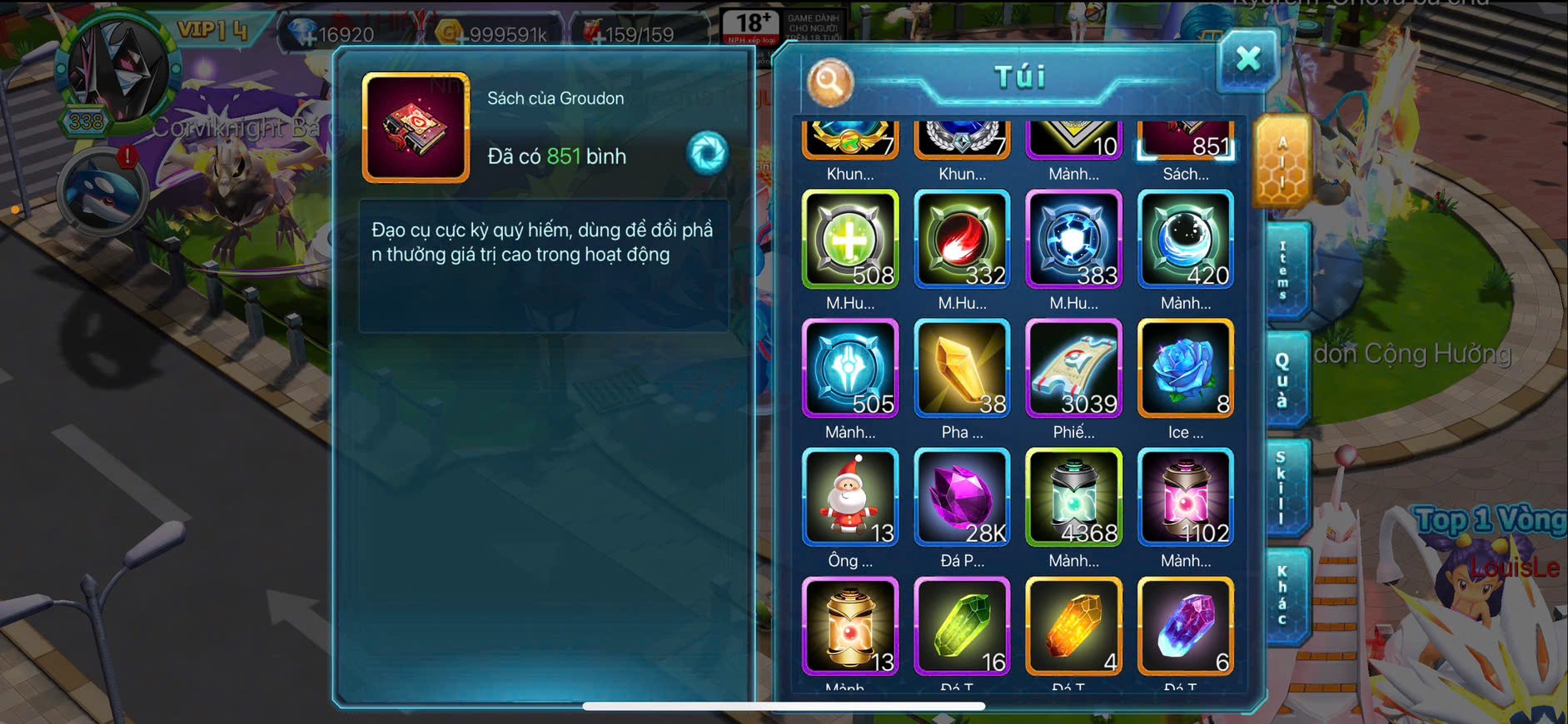Pick the pink canister item with 1102

click(1186, 498)
